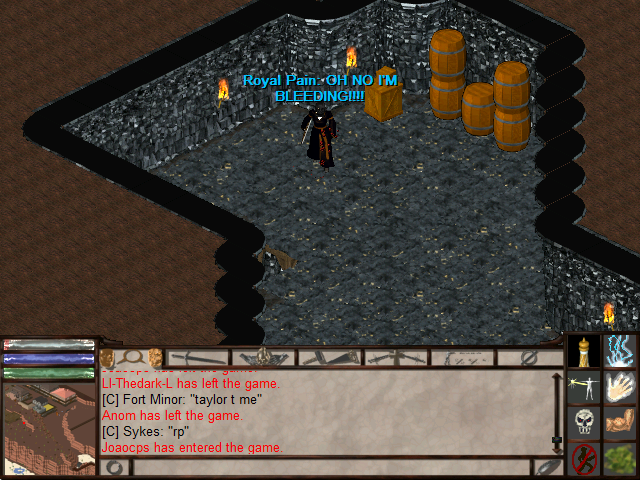The width and height of the screenshot is (640, 480).
Task: Open the magnifying glass between gold faces
Action: pyautogui.click(x=131, y=357)
